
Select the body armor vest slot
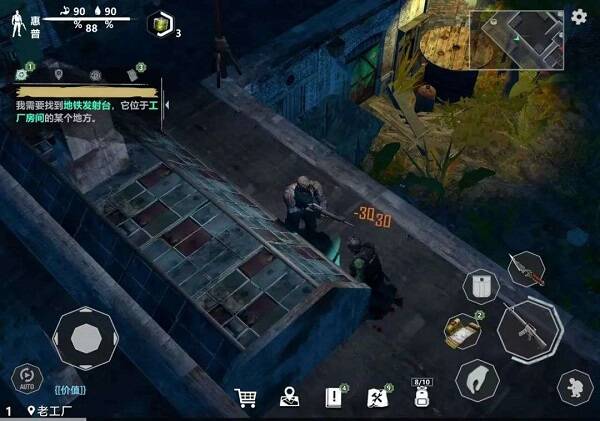(x=480, y=287)
